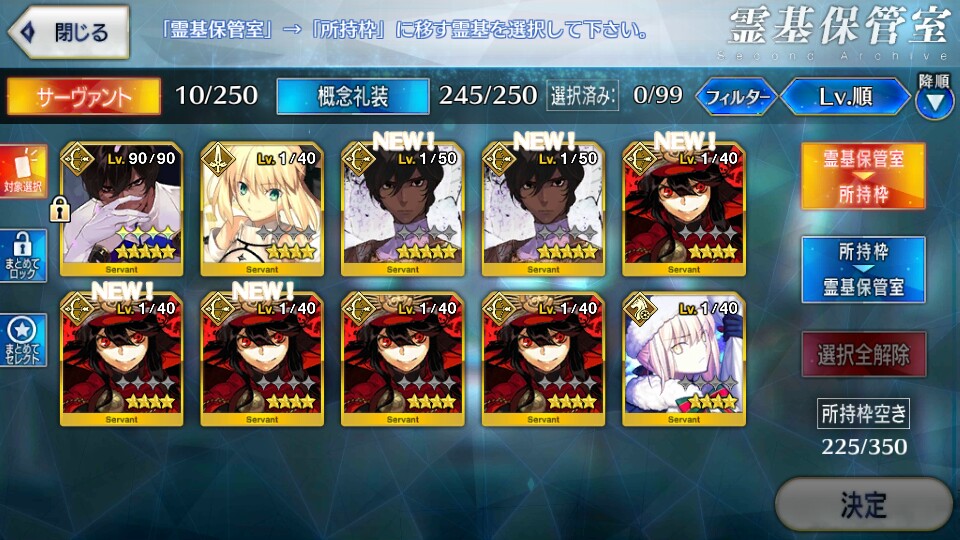Toggle the 降順 sort order arrow
Screen dimensions: 960x540
click(x=935, y=98)
